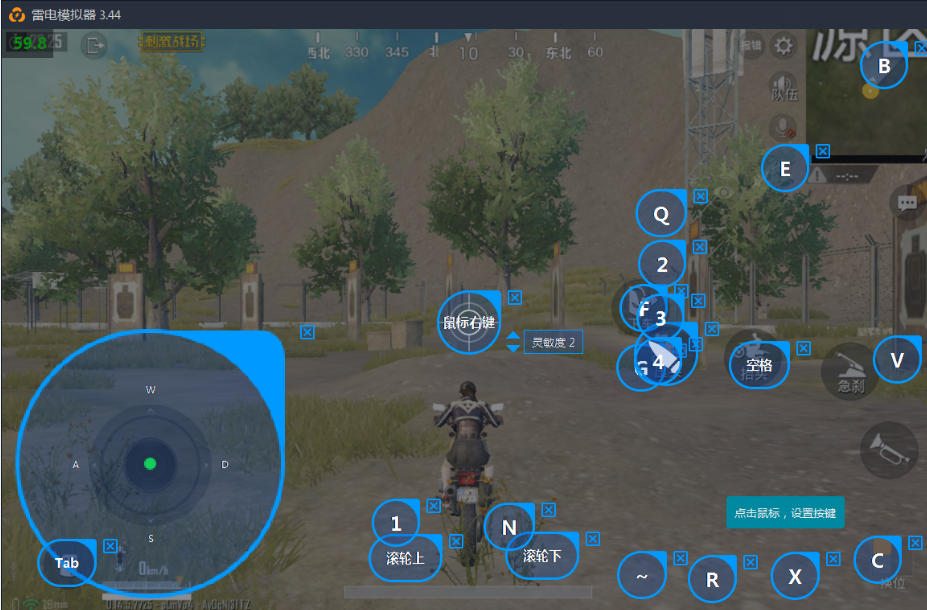Select the 滚轮上 scroll-up key bubble
927x610 pixels.
pyautogui.click(x=405, y=558)
